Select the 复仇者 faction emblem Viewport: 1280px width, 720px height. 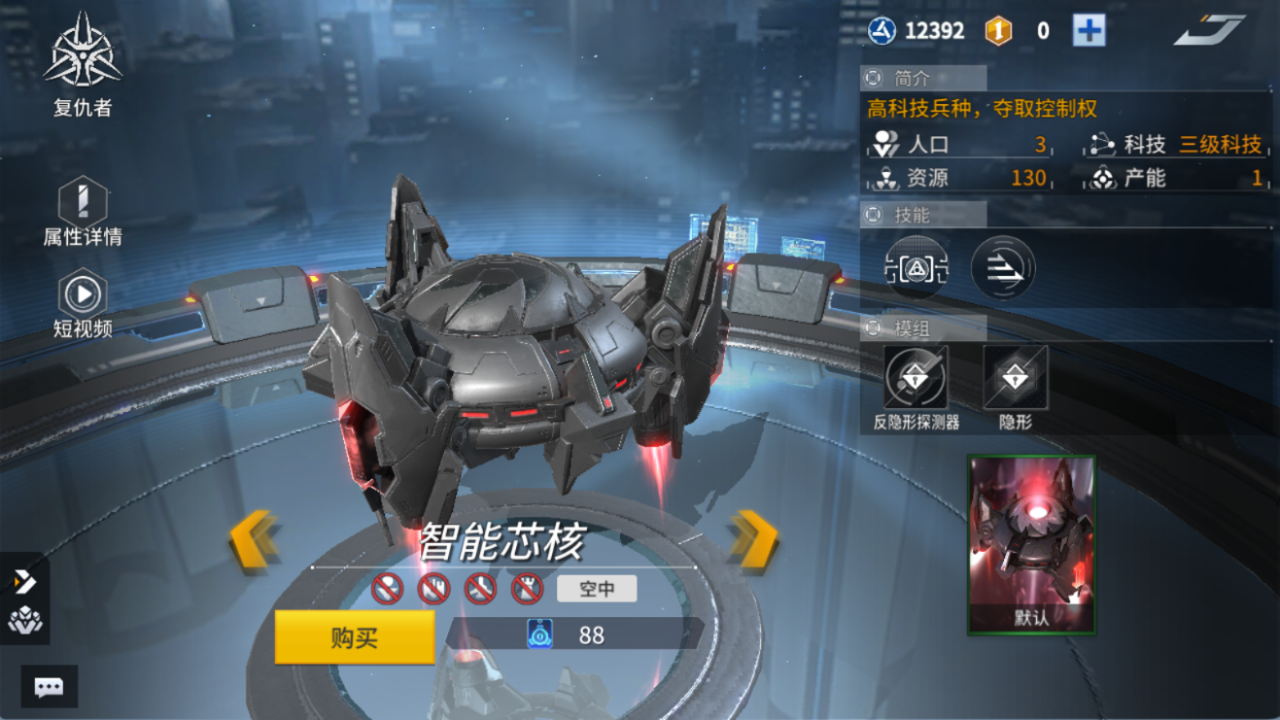(83, 52)
